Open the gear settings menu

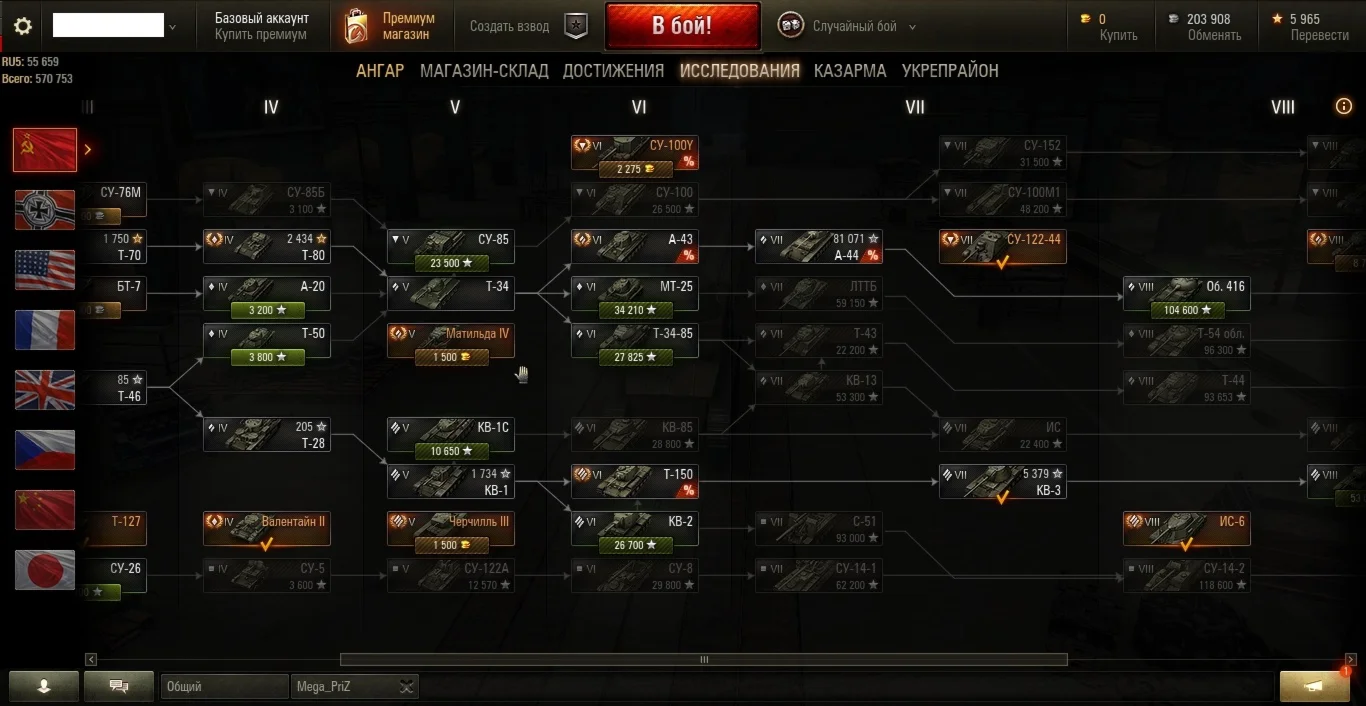tap(22, 27)
